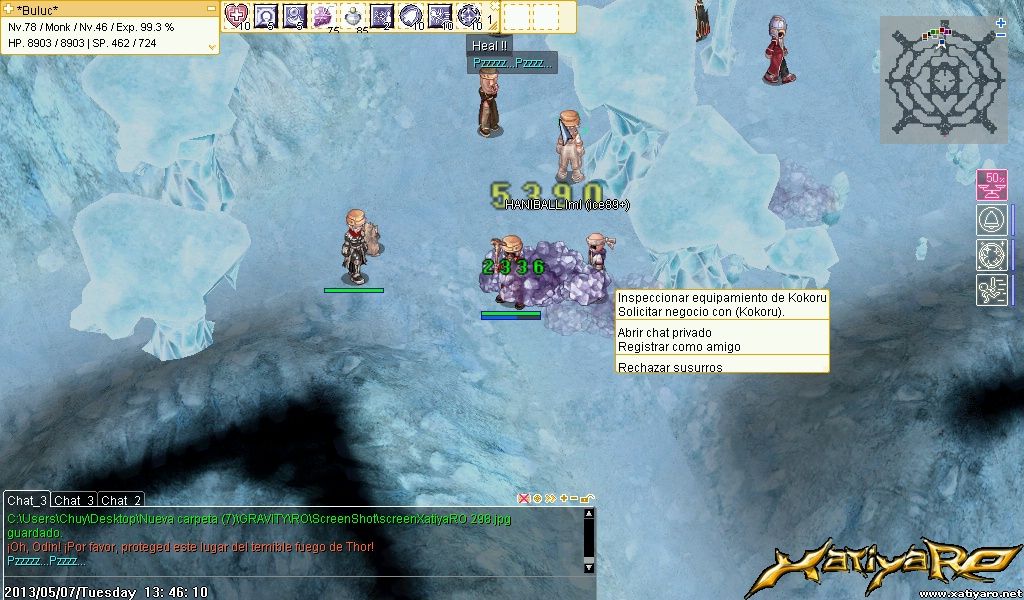Click the running figure buff icon

991,290
